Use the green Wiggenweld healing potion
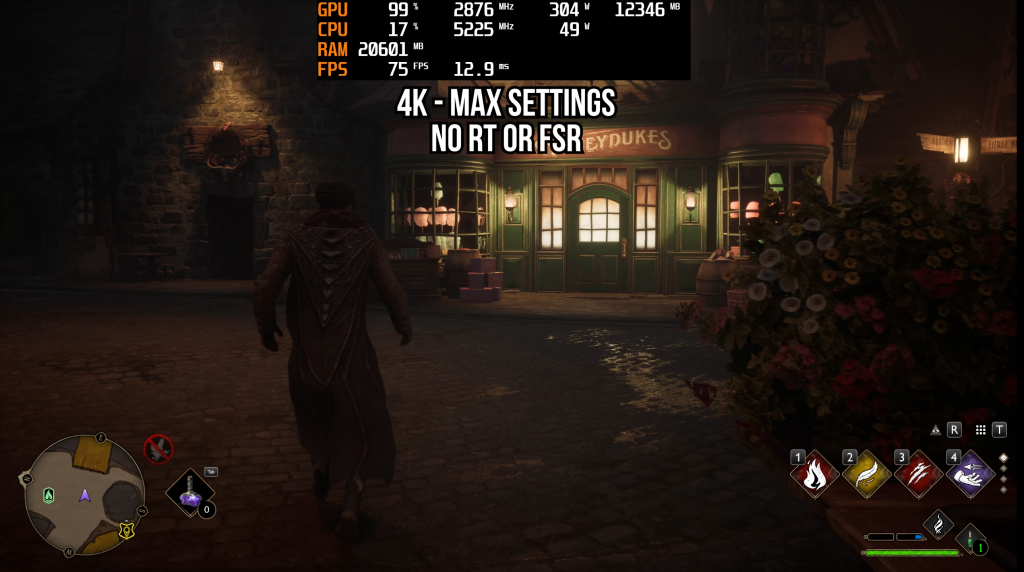The image size is (1024, 572). coord(970,540)
